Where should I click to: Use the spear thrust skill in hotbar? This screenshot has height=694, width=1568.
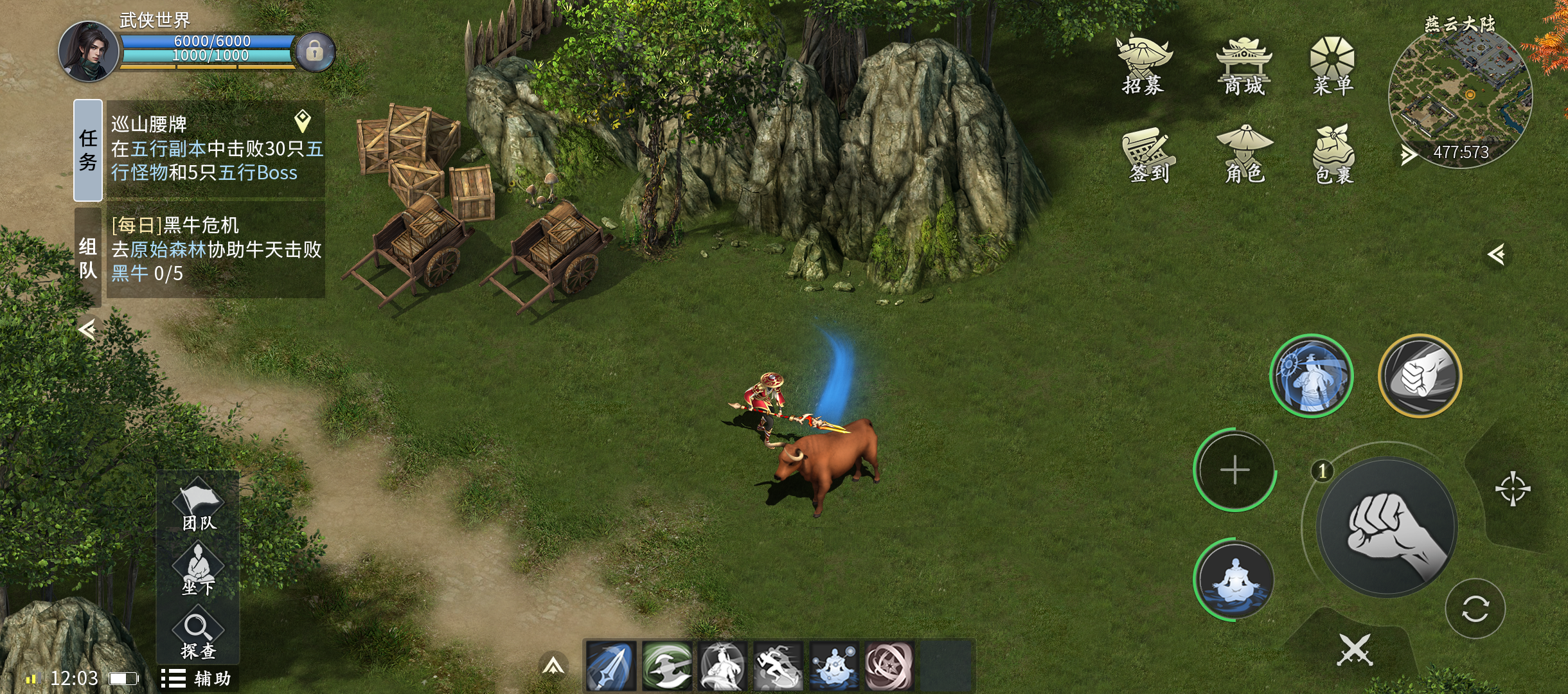point(610,666)
